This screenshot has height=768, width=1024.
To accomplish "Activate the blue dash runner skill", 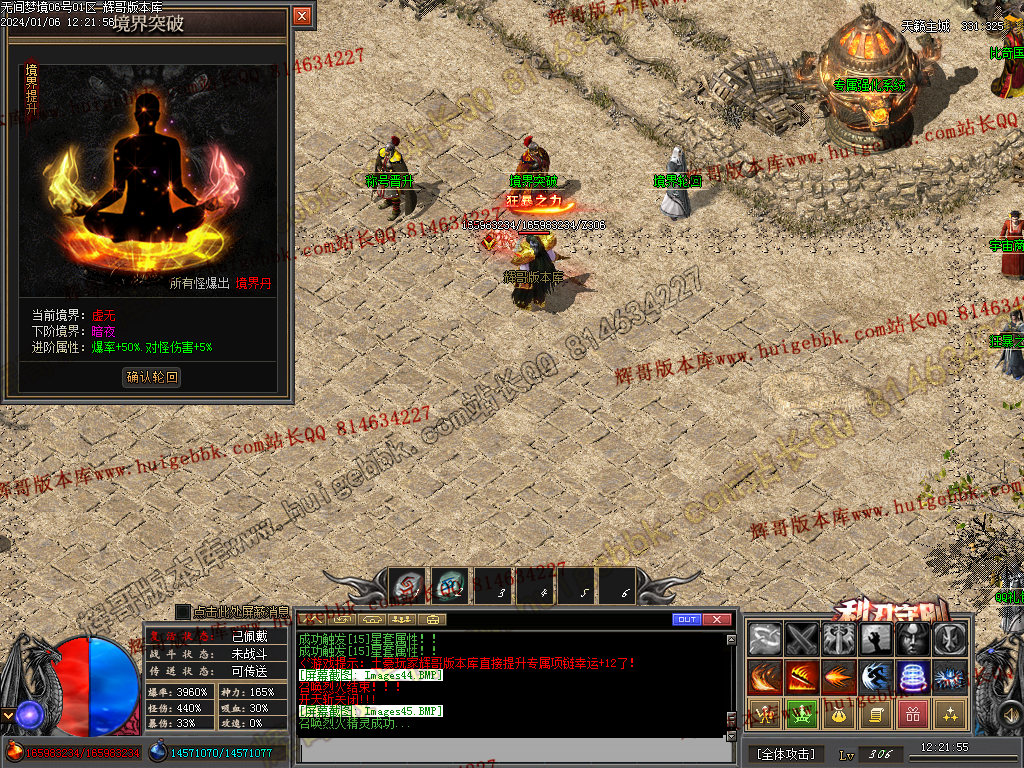I will [x=876, y=677].
